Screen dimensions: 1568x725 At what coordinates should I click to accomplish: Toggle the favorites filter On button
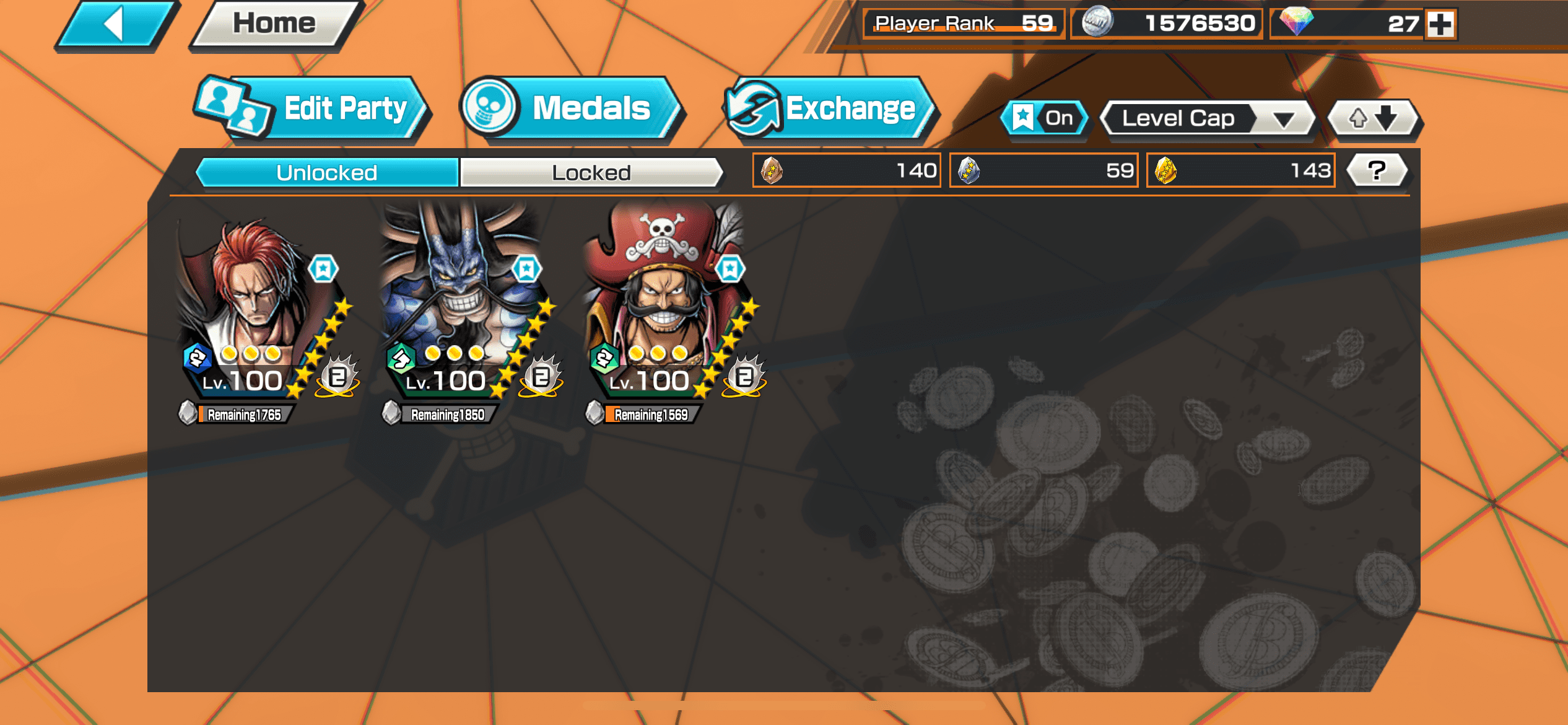coord(1045,118)
